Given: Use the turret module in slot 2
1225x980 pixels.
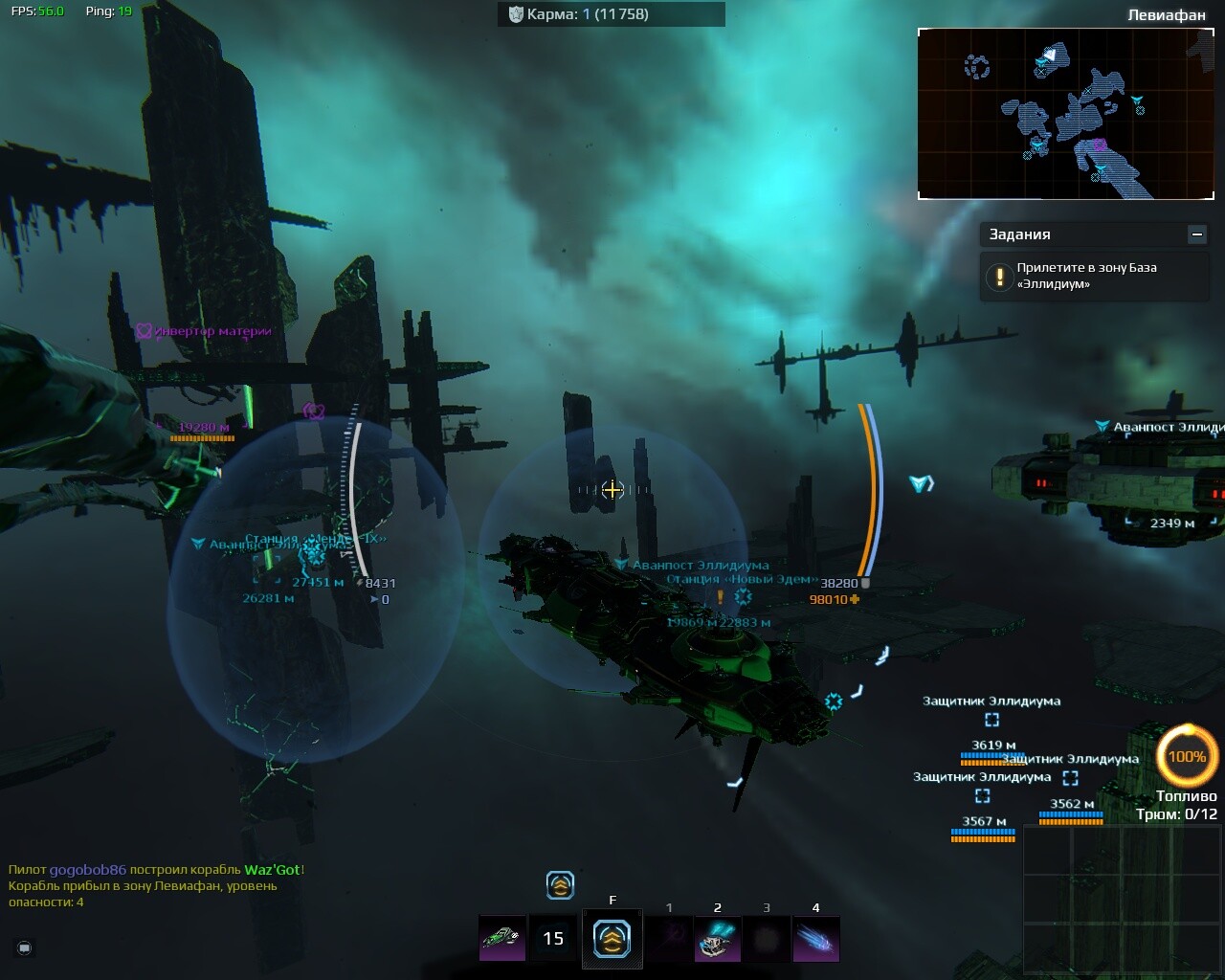Looking at the screenshot, I should pyautogui.click(x=717, y=938).
